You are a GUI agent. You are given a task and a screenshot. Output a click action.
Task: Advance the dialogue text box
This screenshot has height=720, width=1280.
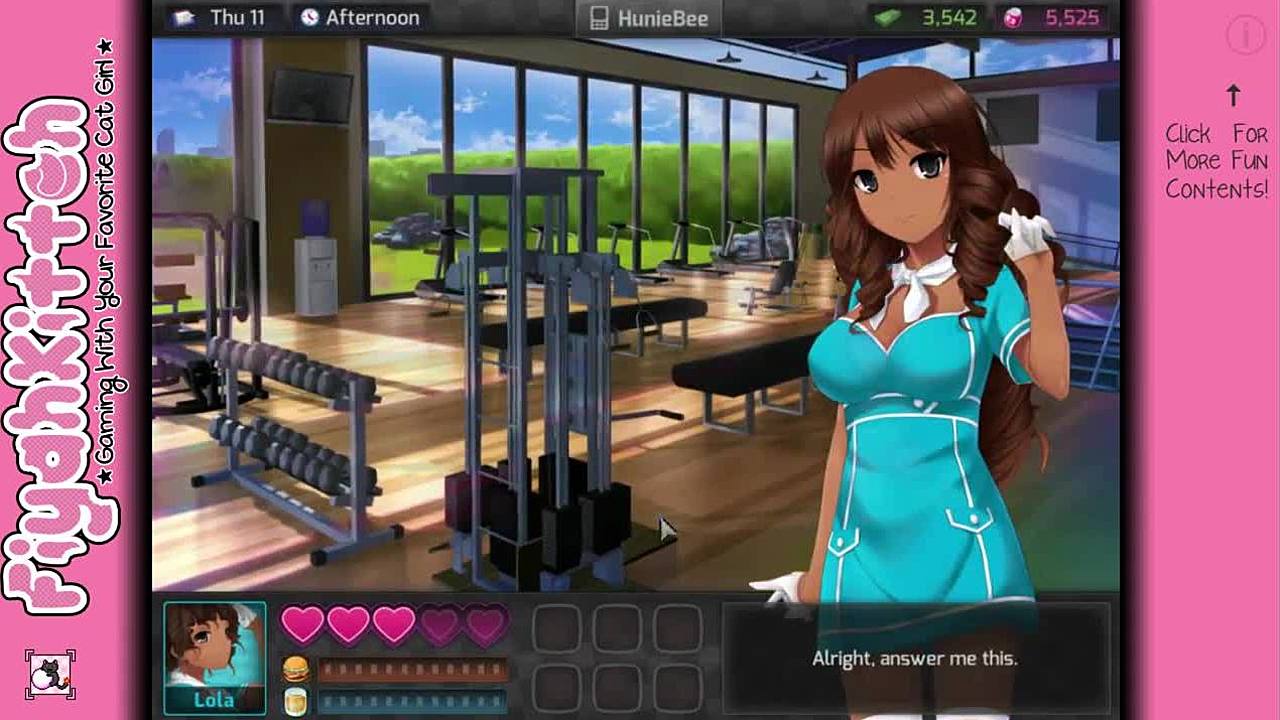pos(914,658)
